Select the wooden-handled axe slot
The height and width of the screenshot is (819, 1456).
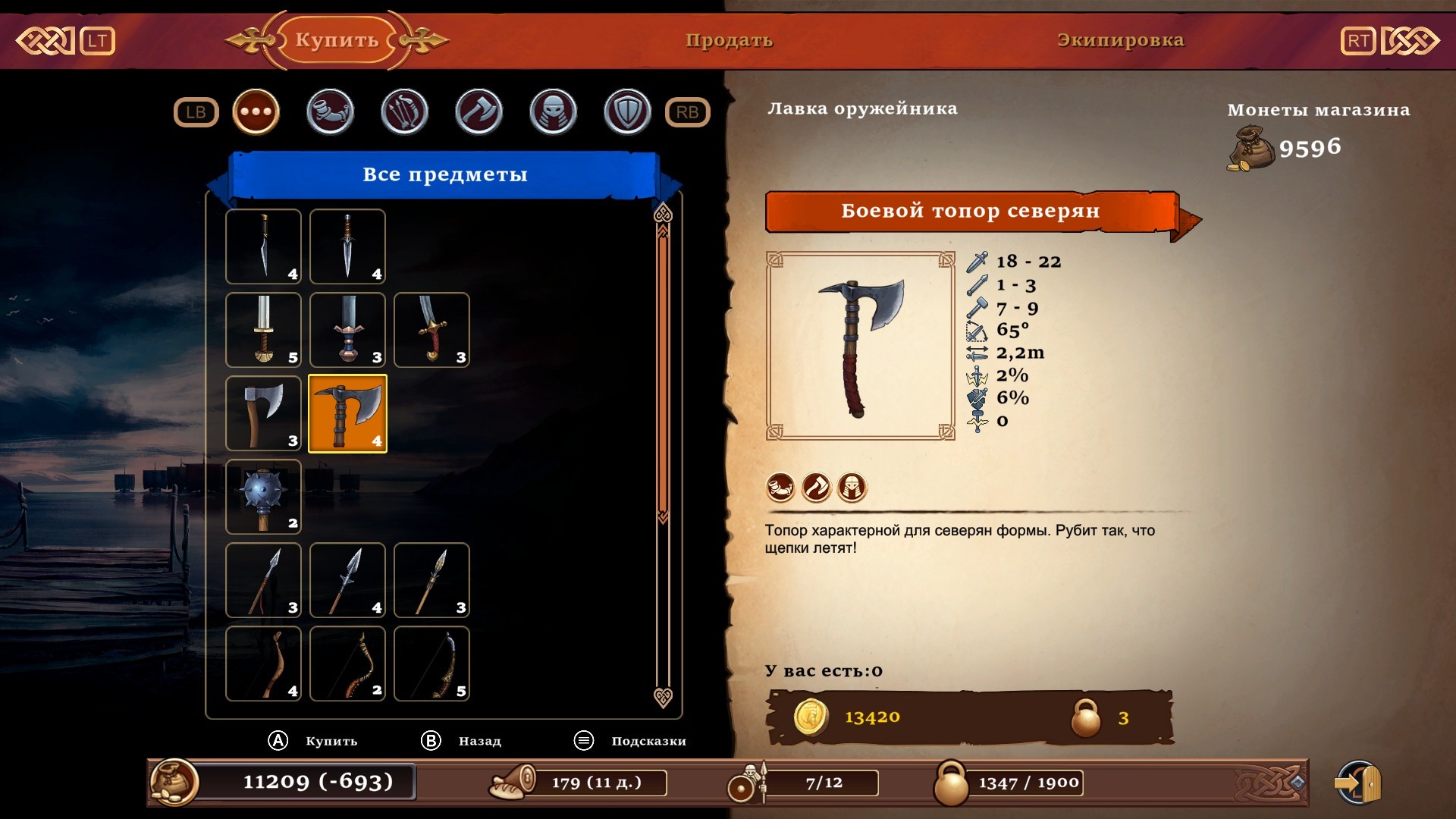(x=263, y=413)
